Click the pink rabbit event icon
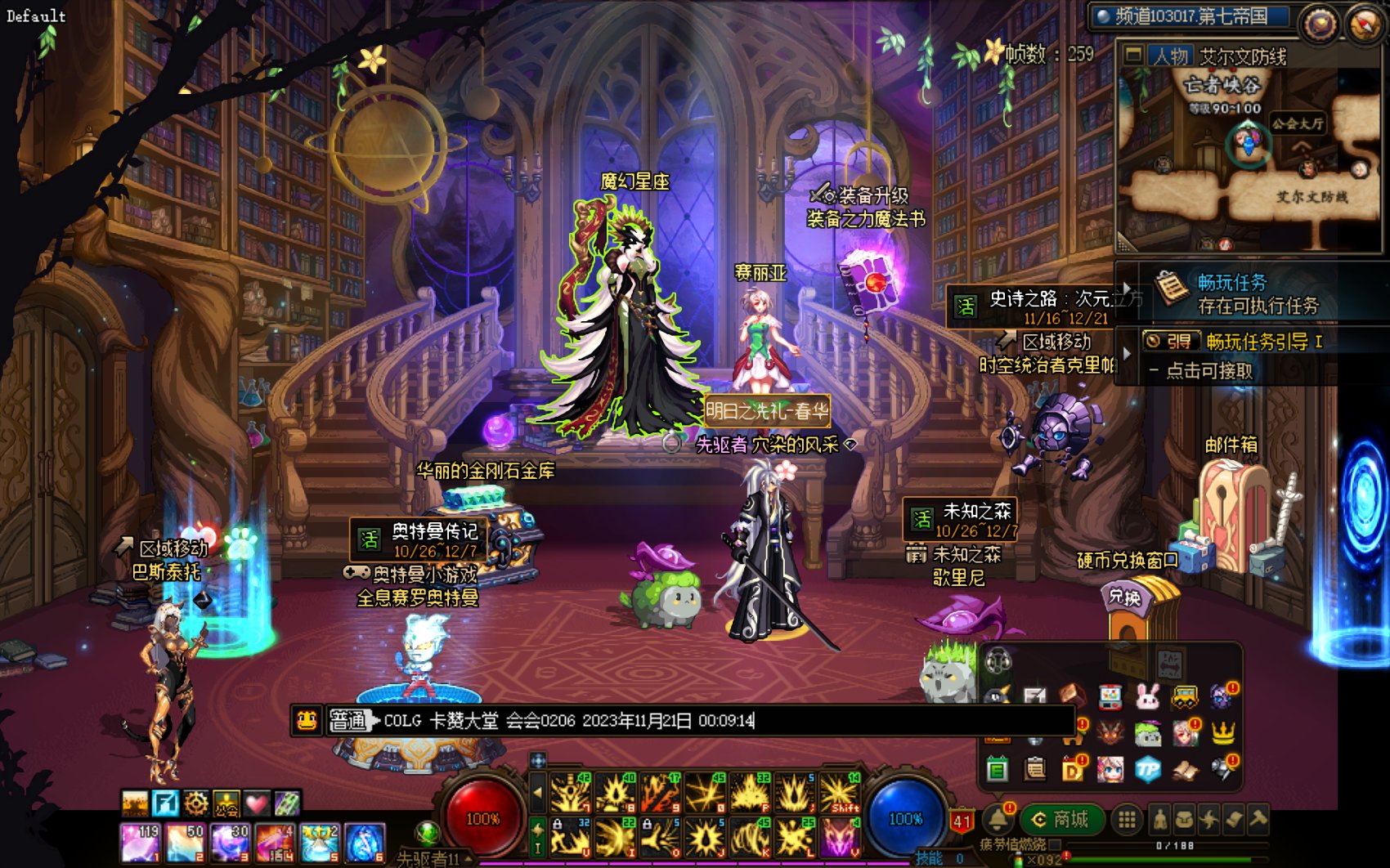The height and width of the screenshot is (868, 1390). (x=1148, y=696)
